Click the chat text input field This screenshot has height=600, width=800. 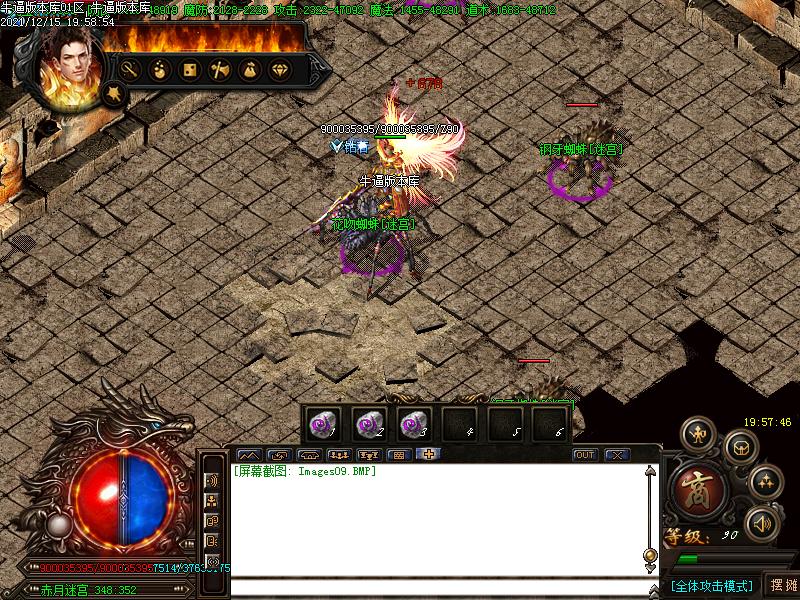440,587
